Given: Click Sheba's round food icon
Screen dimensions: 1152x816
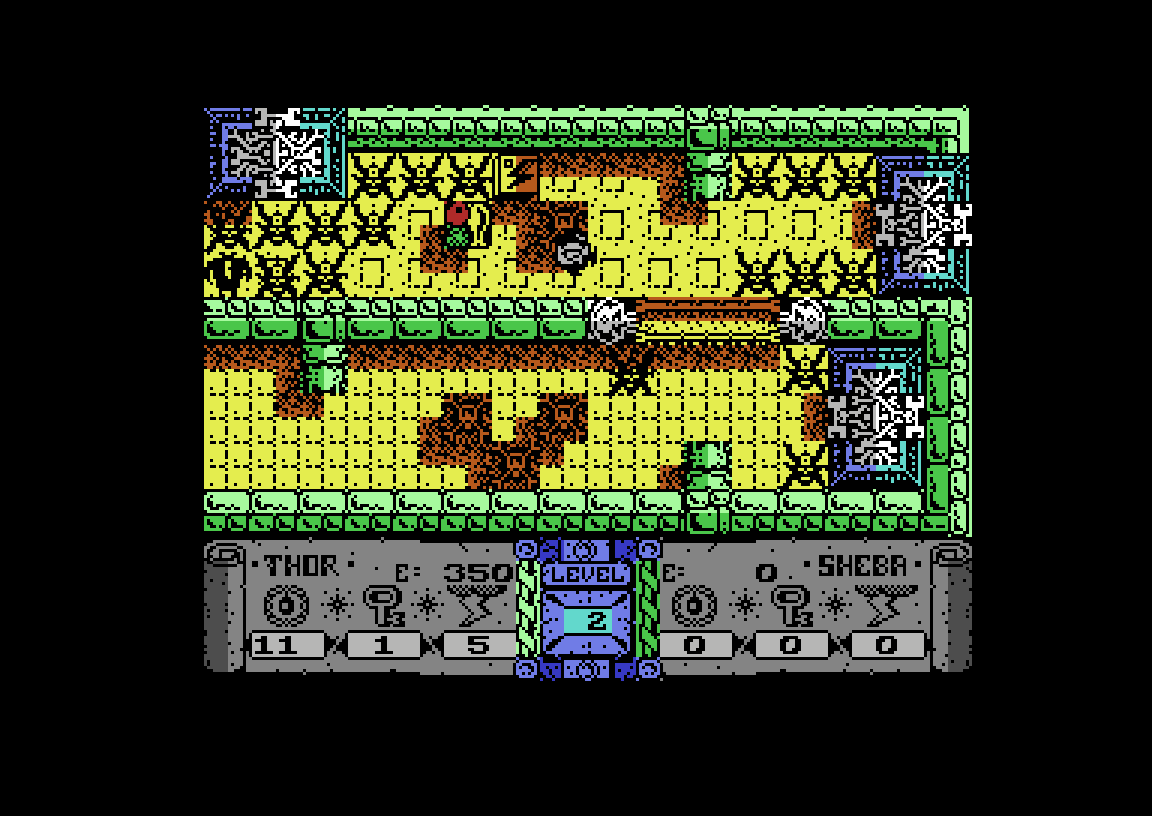Looking at the screenshot, I should click(694, 606).
